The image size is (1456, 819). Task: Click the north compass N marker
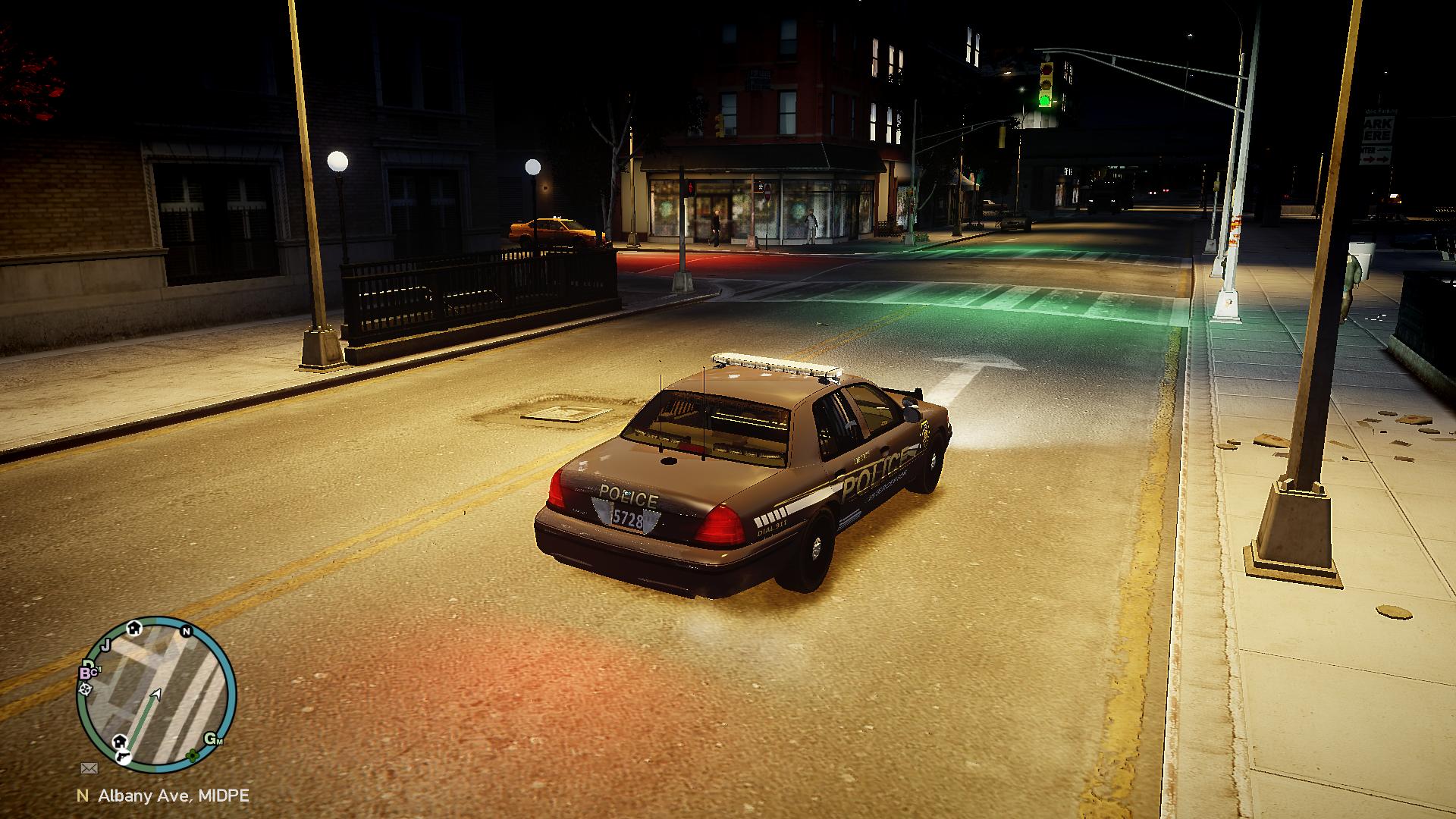click(x=186, y=631)
